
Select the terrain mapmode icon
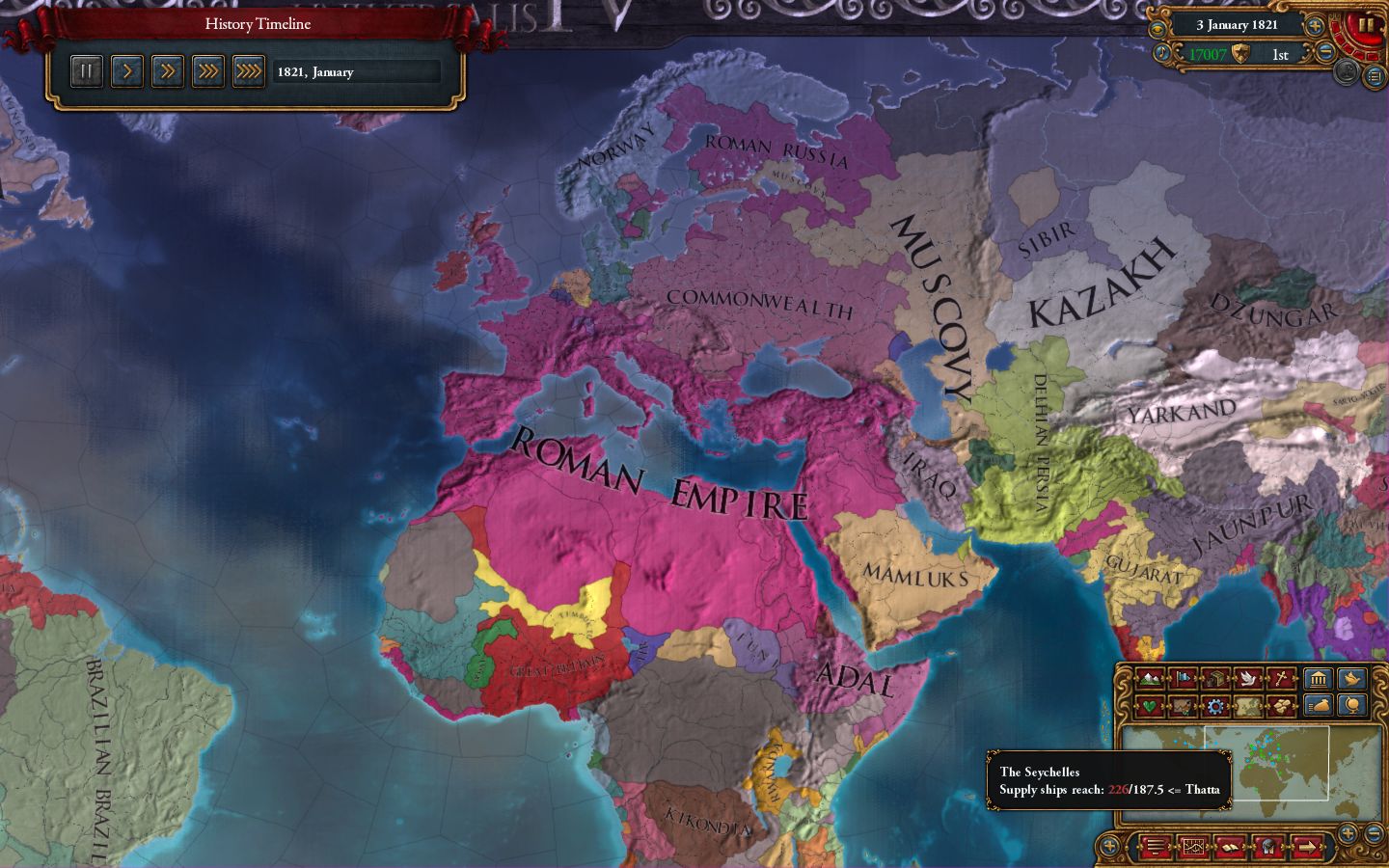1150,678
